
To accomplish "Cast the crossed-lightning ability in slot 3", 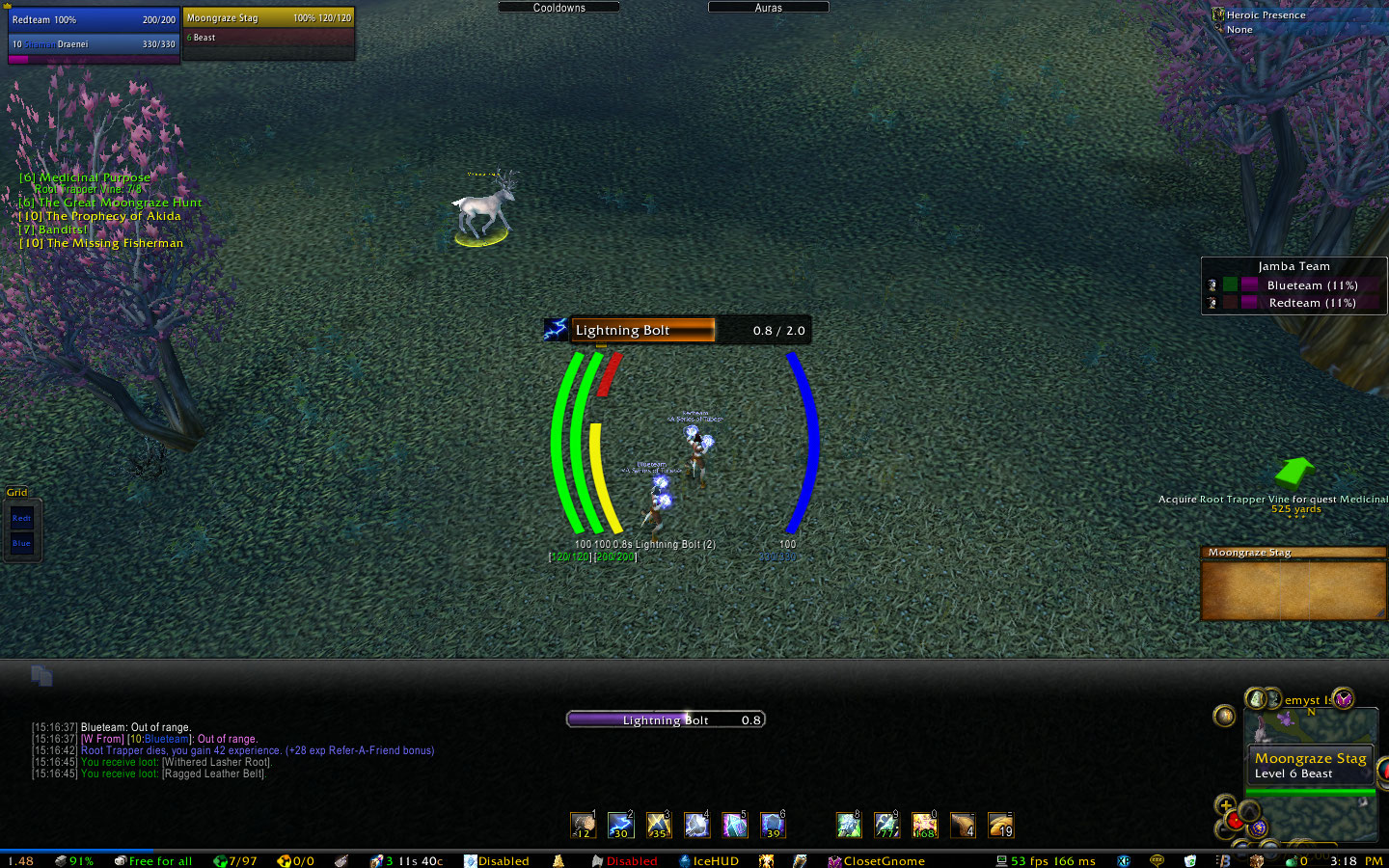I will pyautogui.click(x=659, y=826).
